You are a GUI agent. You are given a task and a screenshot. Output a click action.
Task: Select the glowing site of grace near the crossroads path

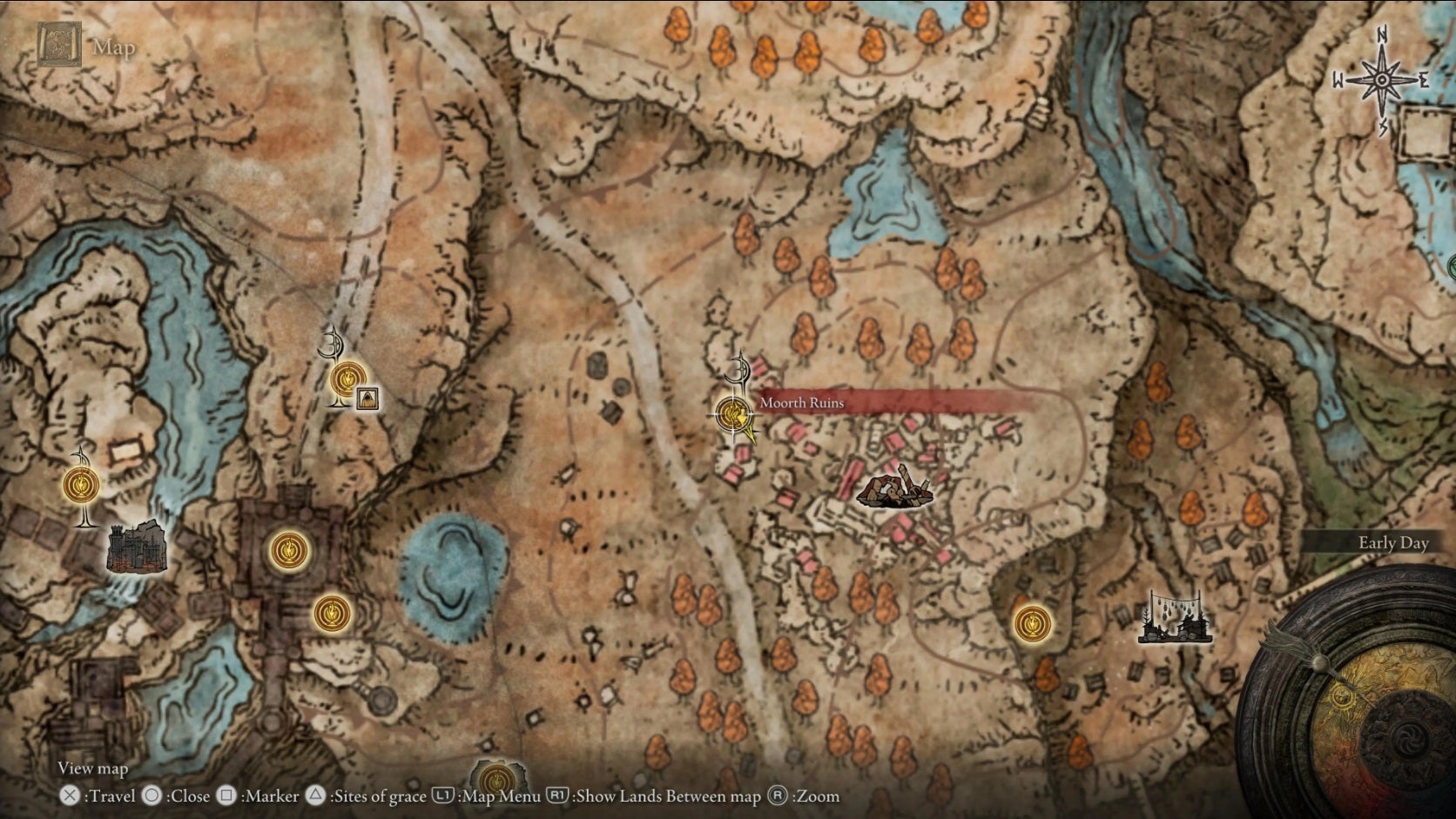tap(348, 378)
